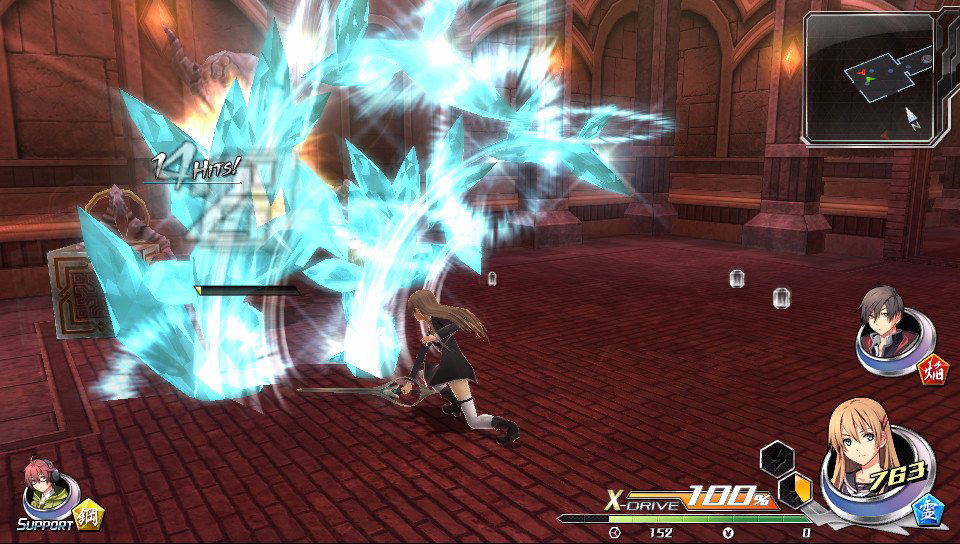Activate the dark lightning hexagon skill icon
The image size is (960, 544).
coord(776,459)
